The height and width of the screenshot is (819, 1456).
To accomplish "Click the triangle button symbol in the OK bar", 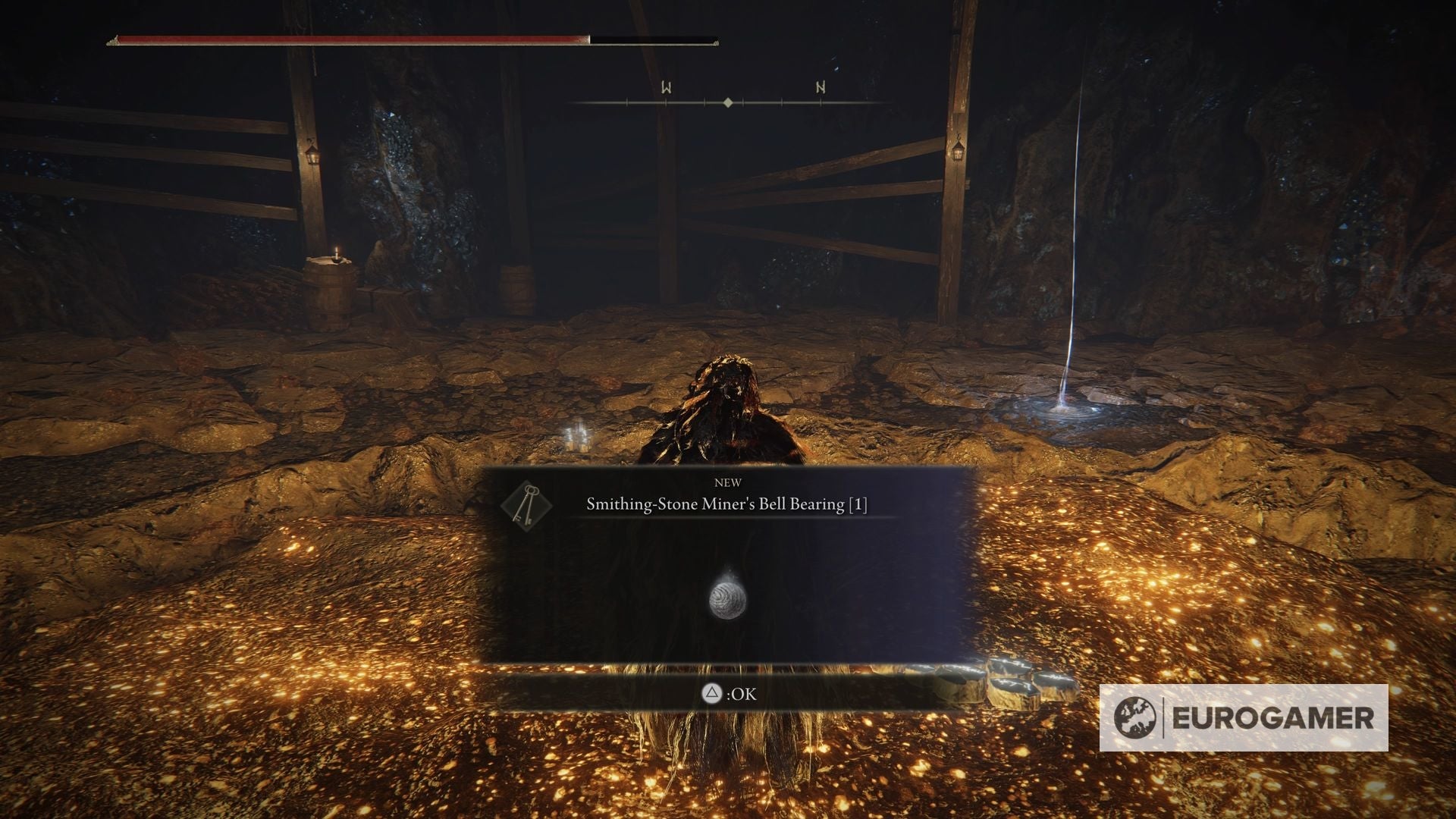I will pyautogui.click(x=711, y=694).
